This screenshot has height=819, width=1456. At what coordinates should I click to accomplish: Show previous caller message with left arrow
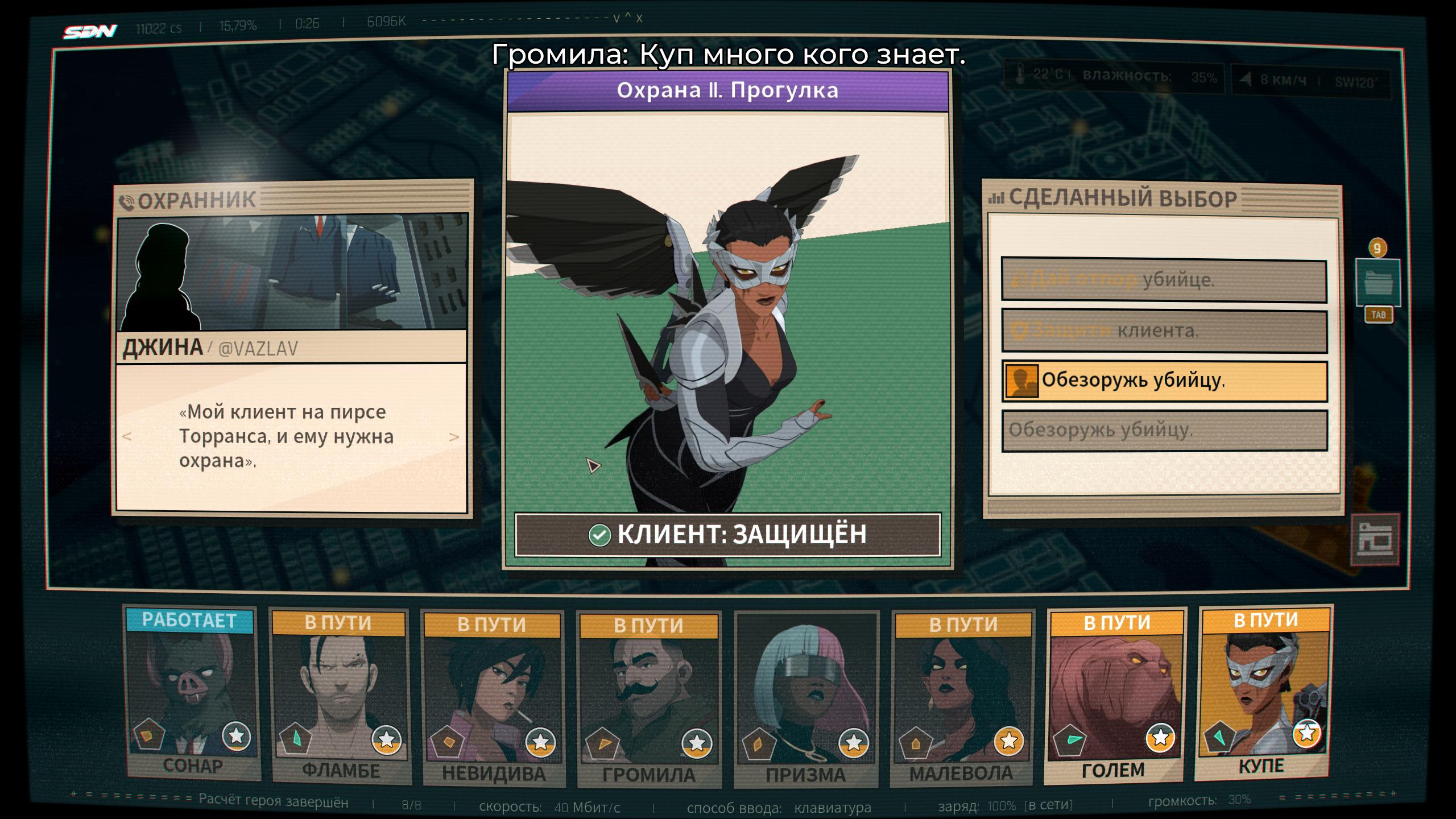127,437
